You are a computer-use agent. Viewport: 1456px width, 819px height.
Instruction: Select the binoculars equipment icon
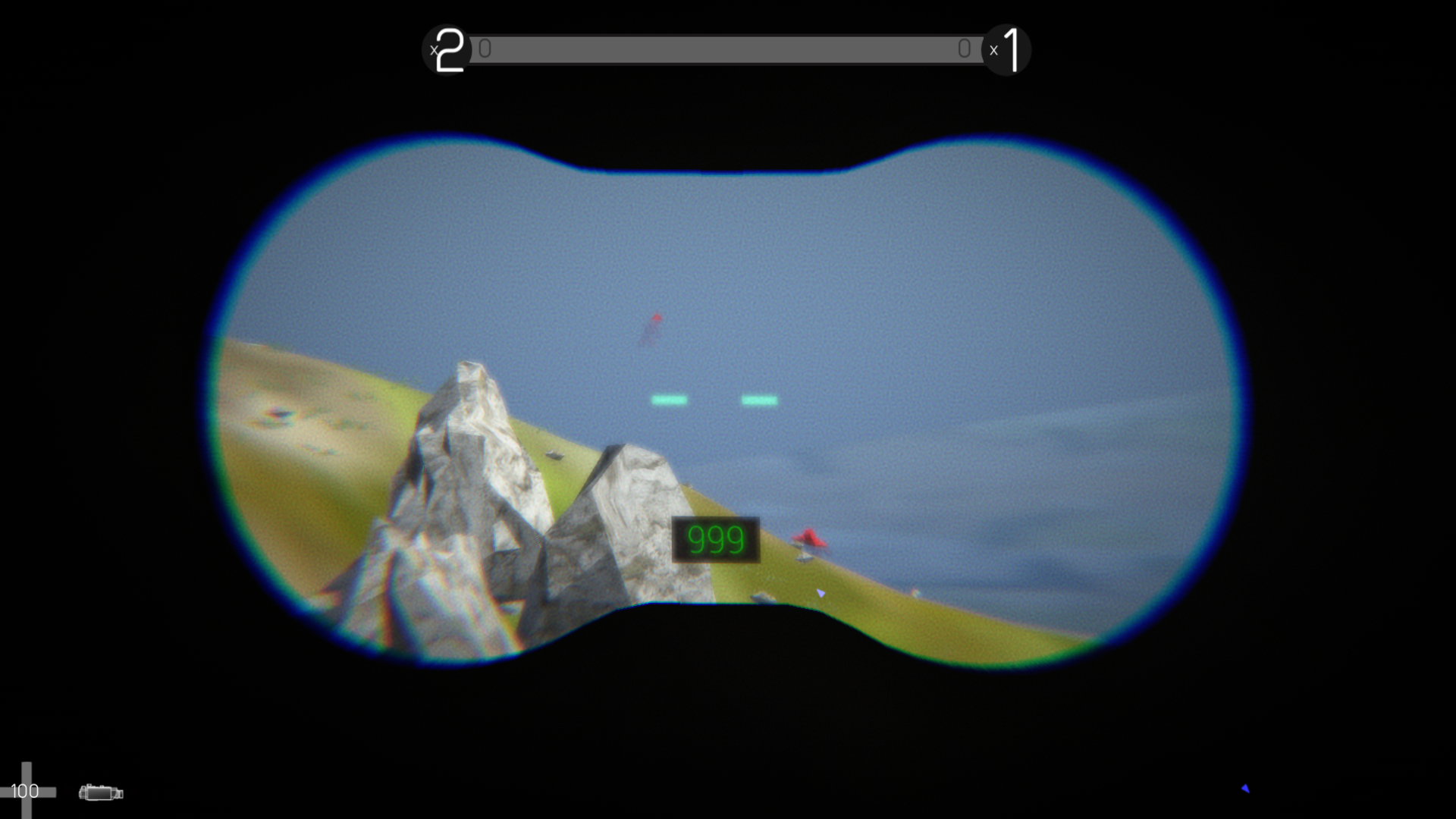[102, 792]
